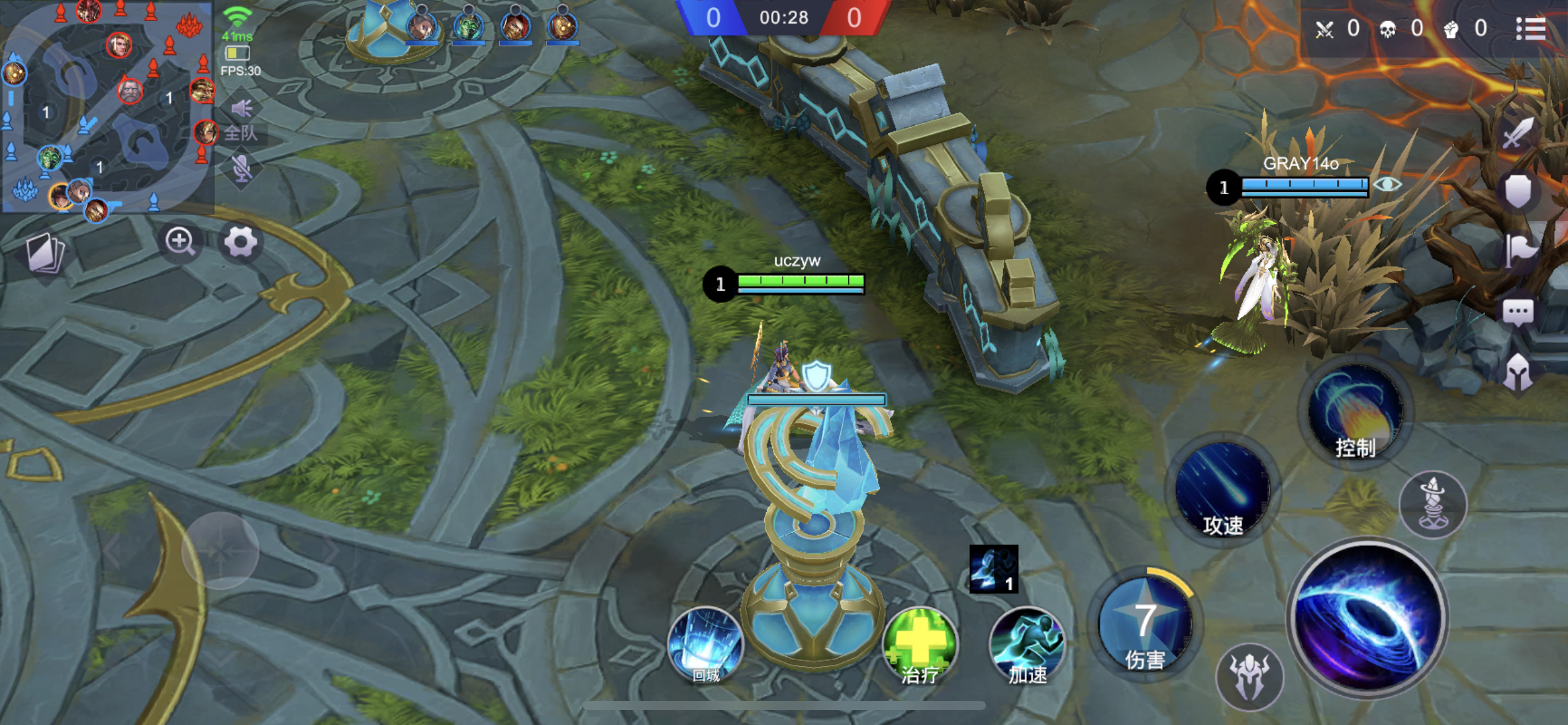Image resolution: width=1568 pixels, height=725 pixels.
Task: Open the scoreboard list menu
Action: (x=1531, y=29)
